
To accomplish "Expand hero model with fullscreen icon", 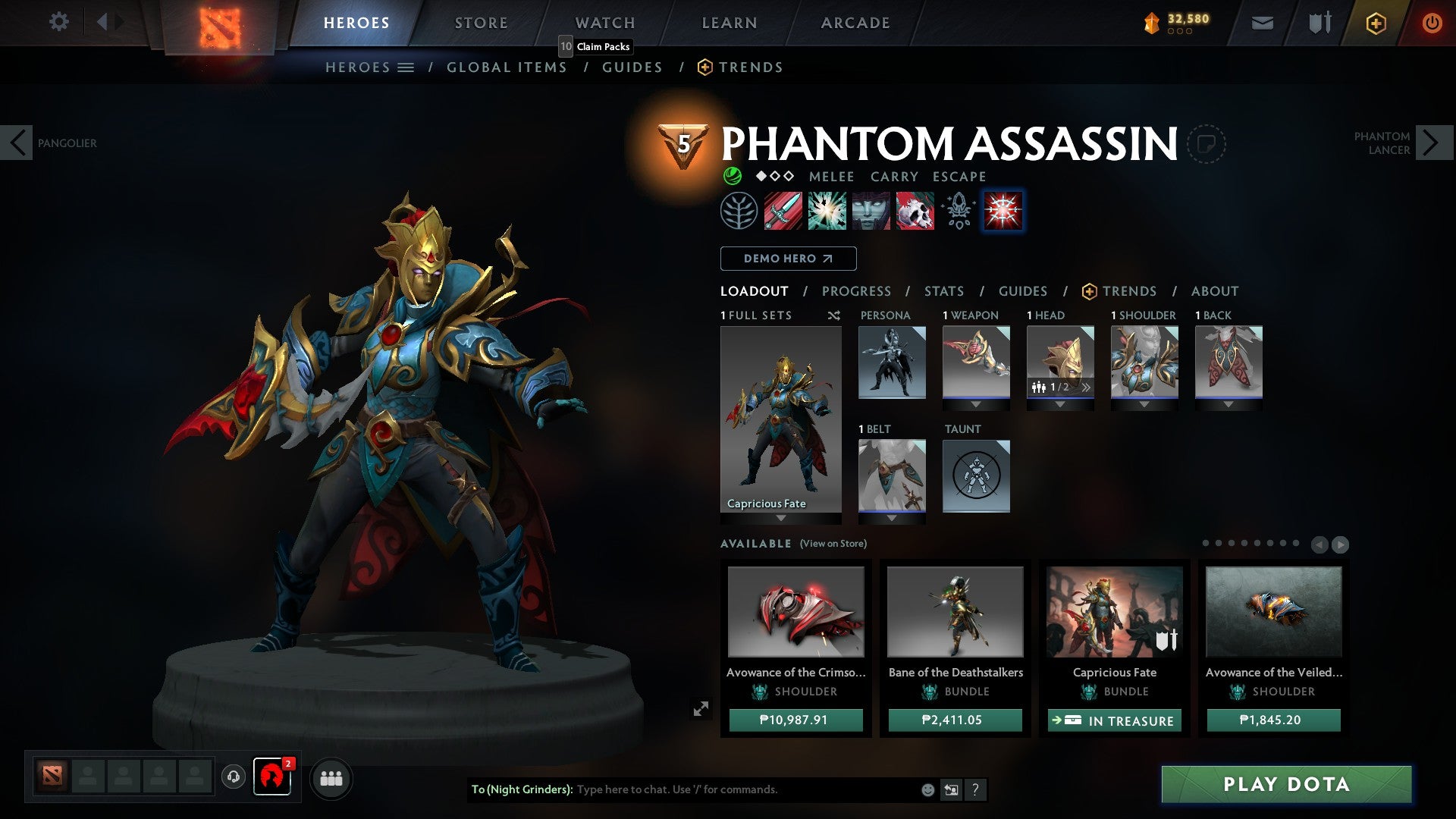I will pos(701,708).
